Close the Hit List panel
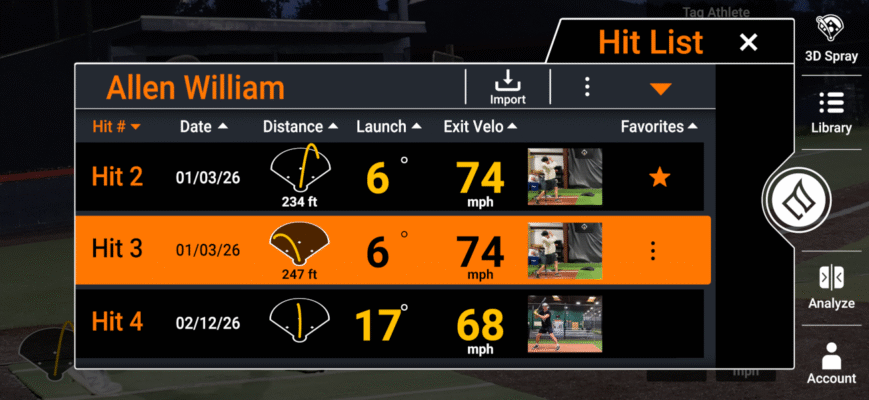The width and height of the screenshot is (869, 400). point(748,42)
